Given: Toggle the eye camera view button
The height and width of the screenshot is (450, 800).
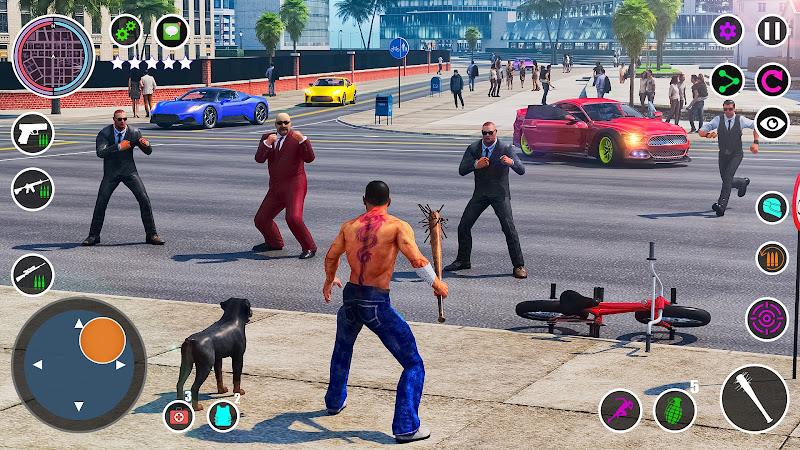Looking at the screenshot, I should coord(771,123).
